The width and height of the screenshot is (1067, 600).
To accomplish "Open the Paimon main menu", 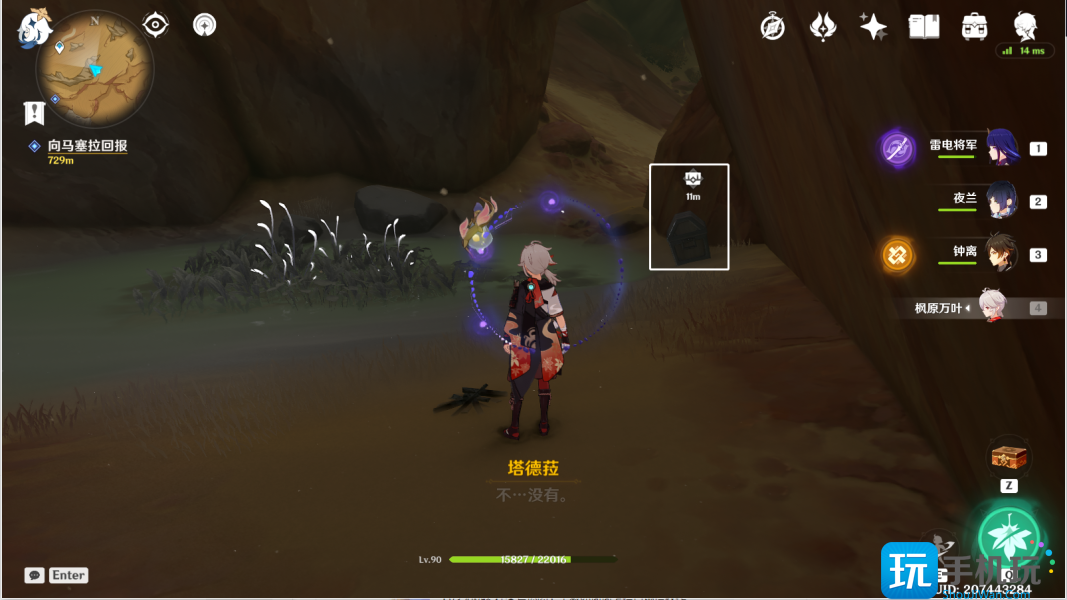I will 35,28.
